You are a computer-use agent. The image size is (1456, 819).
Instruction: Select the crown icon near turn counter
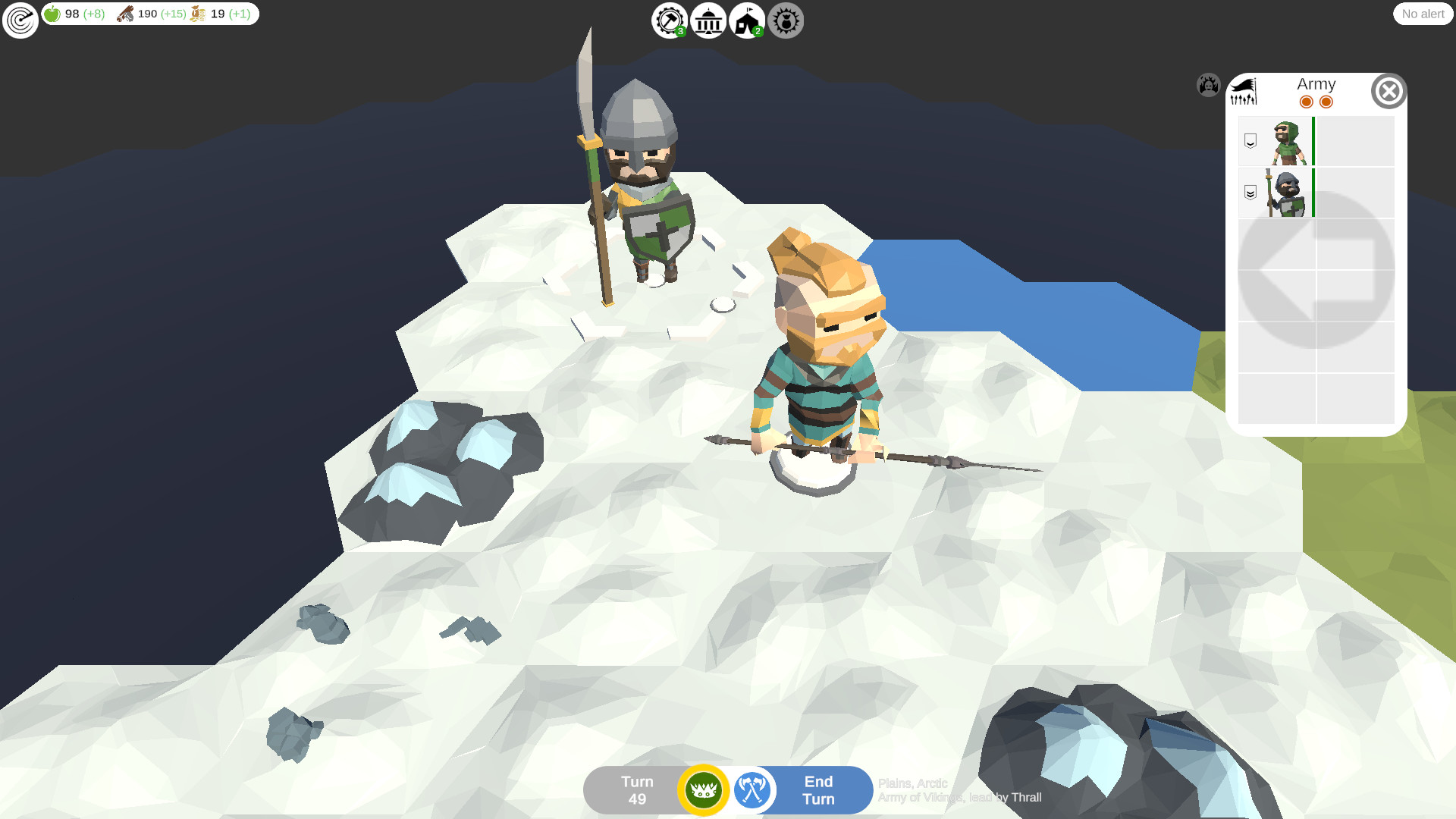click(x=704, y=790)
